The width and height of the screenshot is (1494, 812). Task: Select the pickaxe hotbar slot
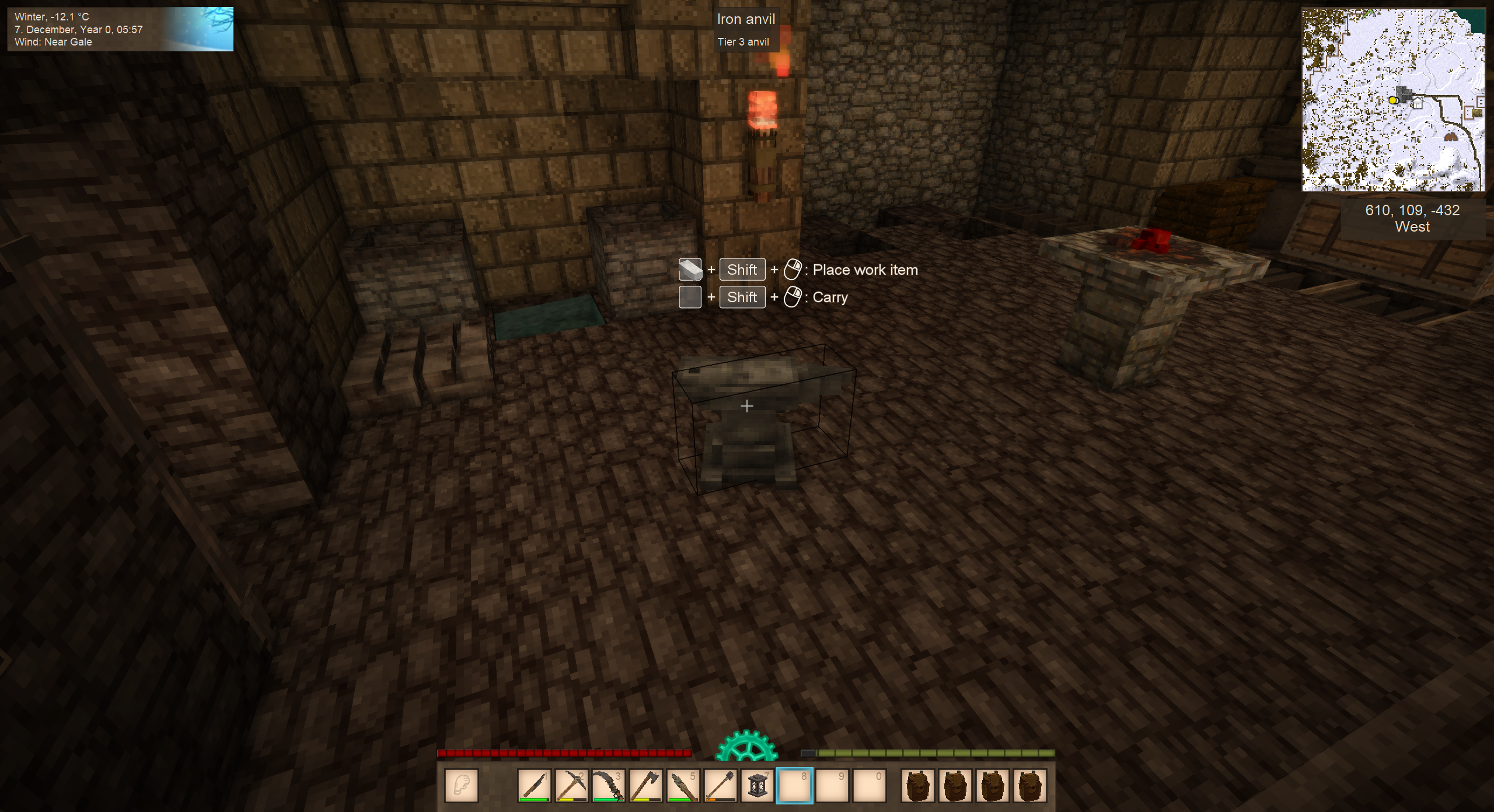tap(571, 785)
